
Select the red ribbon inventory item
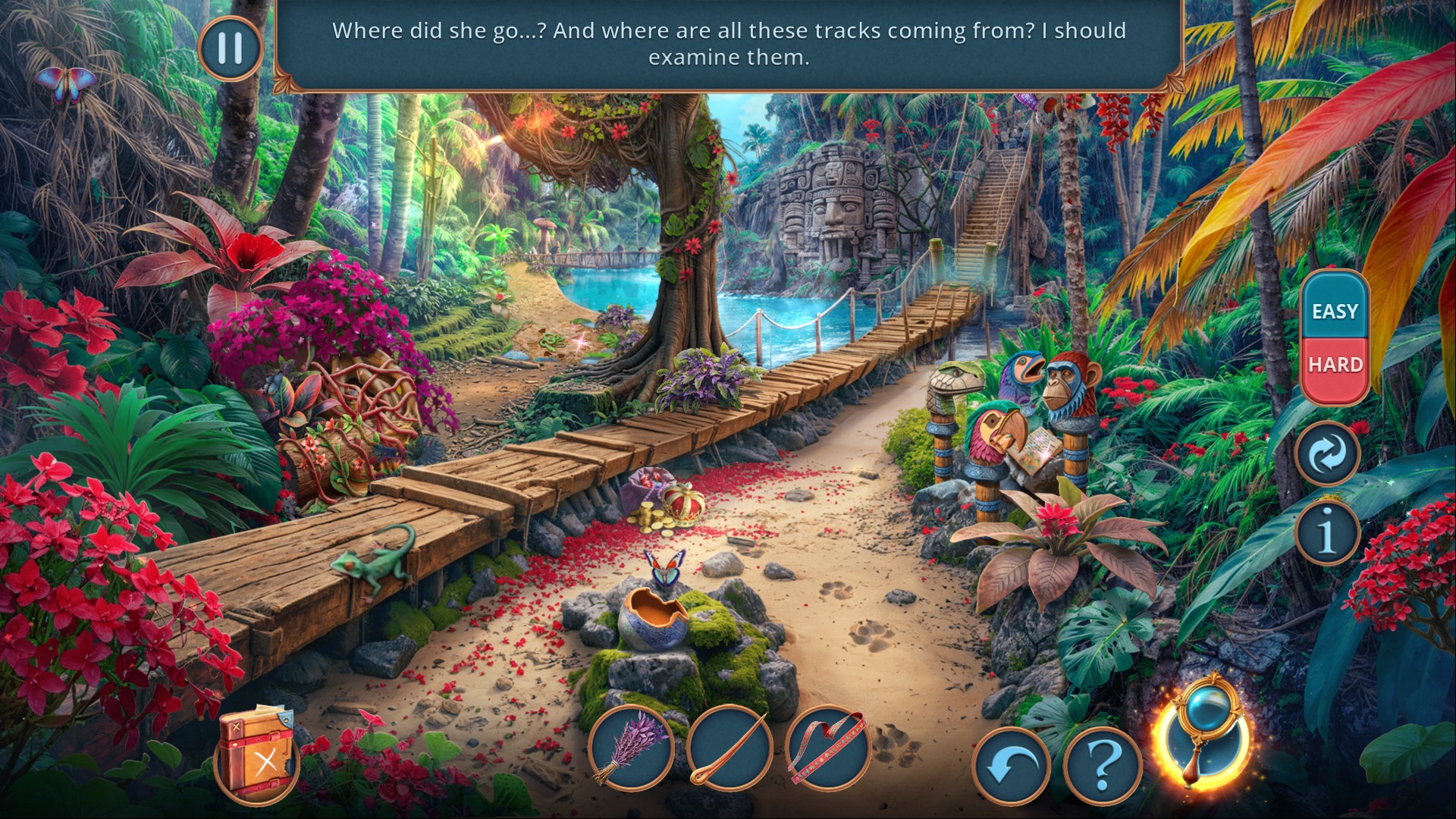coord(828,749)
